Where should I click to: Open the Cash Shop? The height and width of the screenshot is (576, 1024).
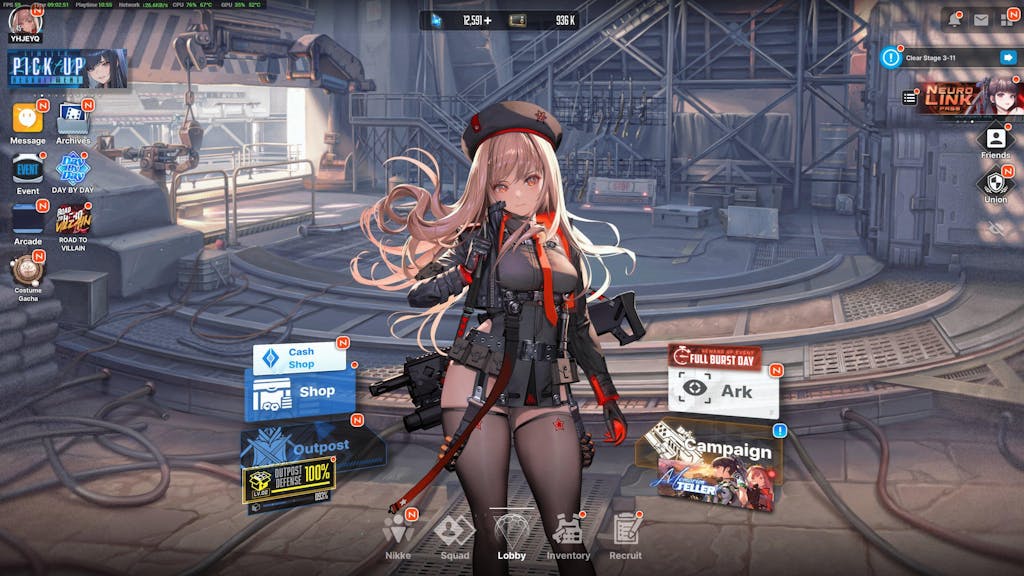tap(298, 358)
